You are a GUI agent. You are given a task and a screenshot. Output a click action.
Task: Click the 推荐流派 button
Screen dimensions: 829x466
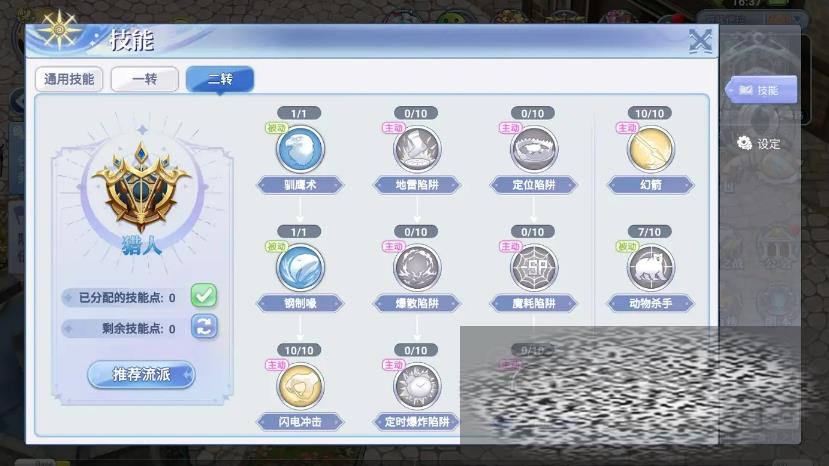pos(140,375)
